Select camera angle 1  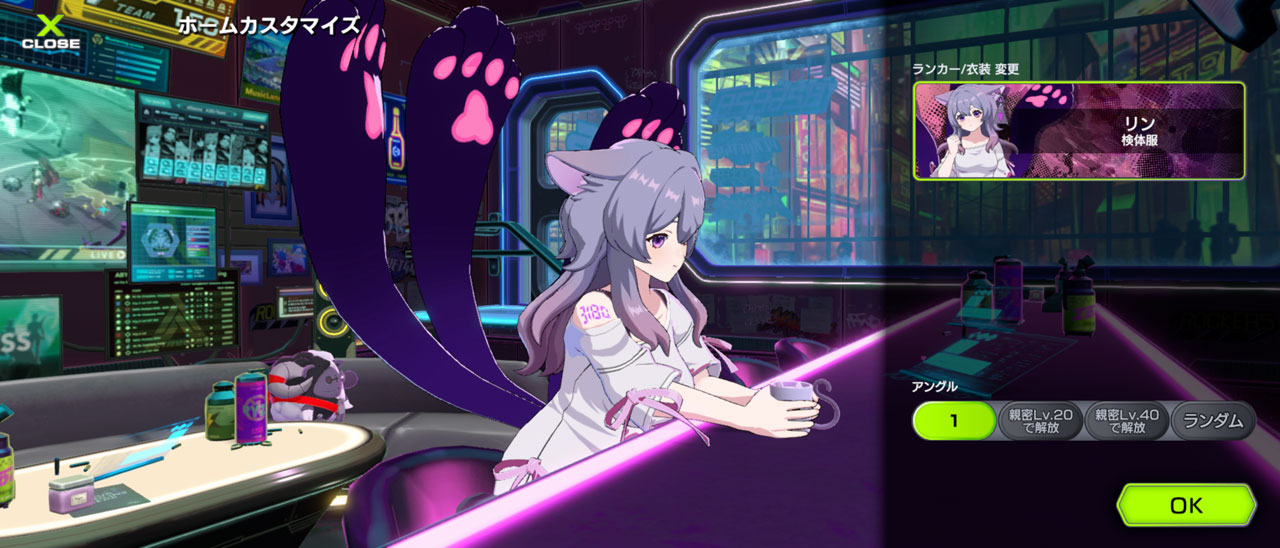pyautogui.click(x=954, y=421)
